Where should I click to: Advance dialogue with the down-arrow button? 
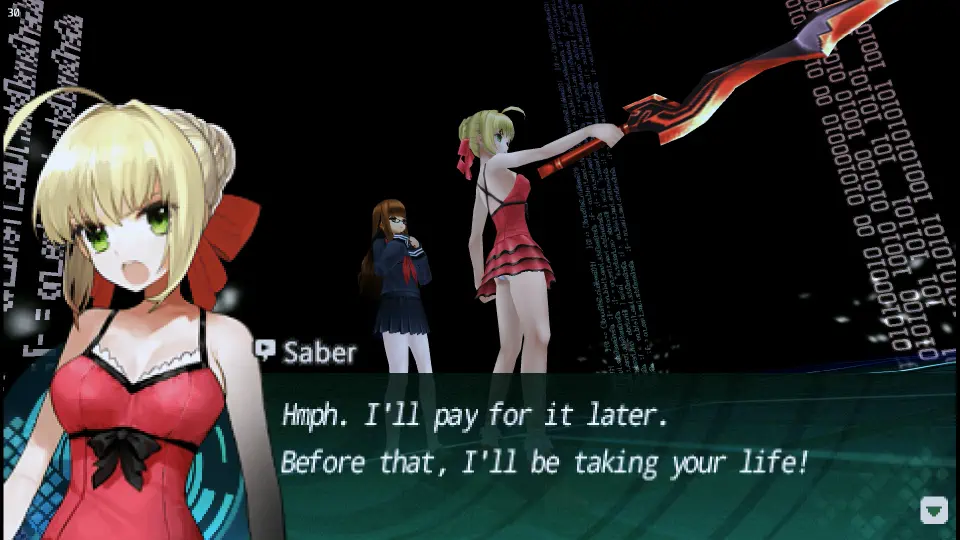pos(933,511)
